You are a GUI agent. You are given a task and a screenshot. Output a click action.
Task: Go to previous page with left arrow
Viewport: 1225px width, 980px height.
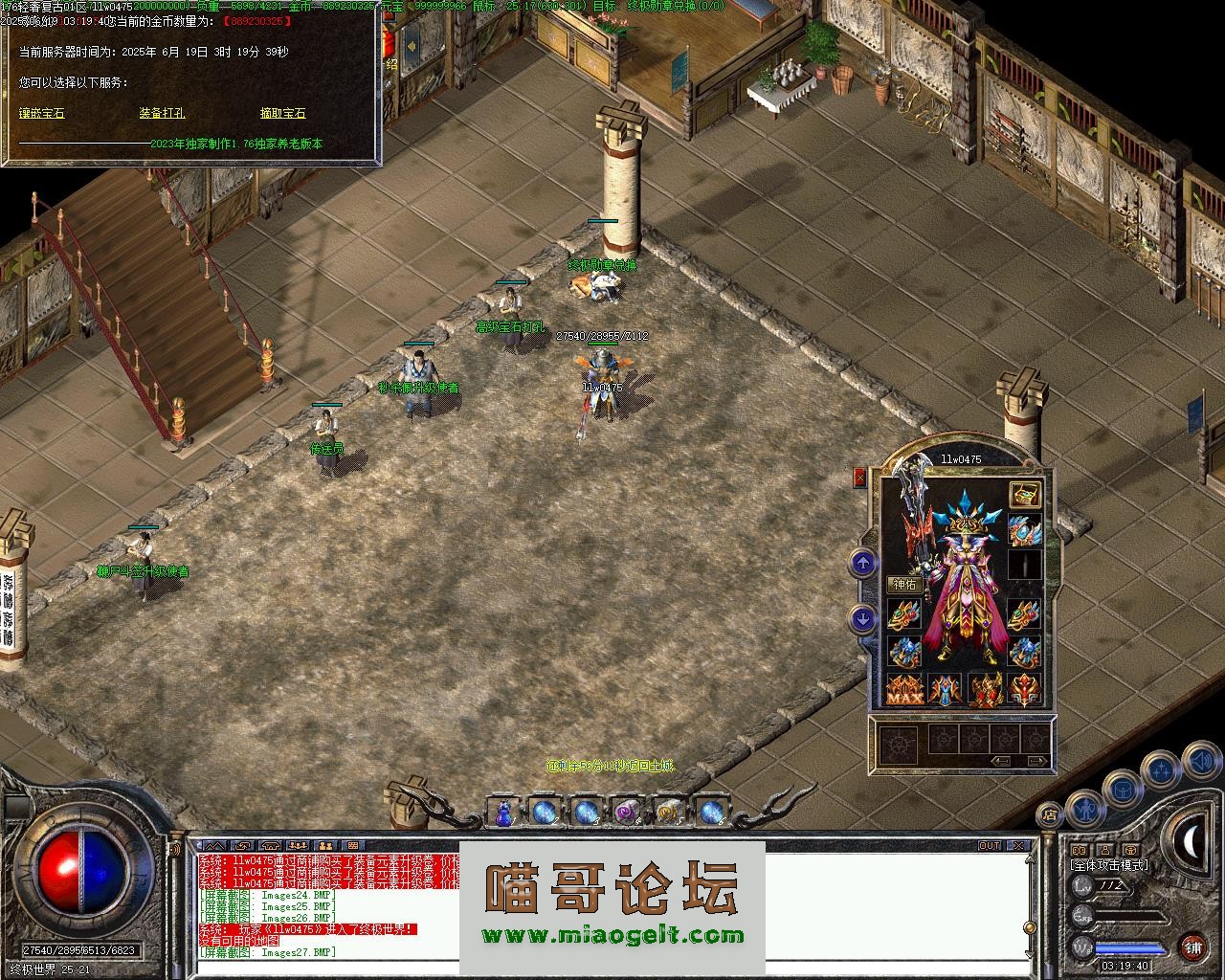pos(1001,761)
